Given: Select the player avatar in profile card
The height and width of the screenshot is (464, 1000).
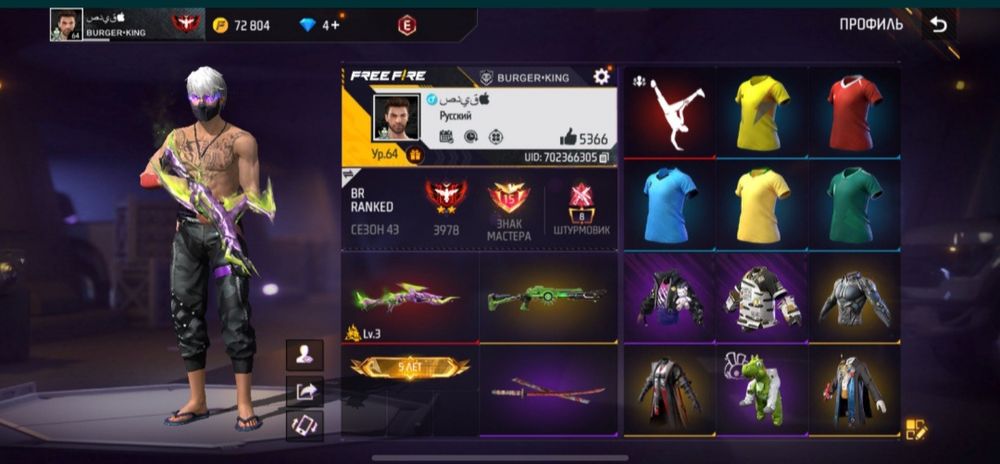Looking at the screenshot, I should coord(396,118).
